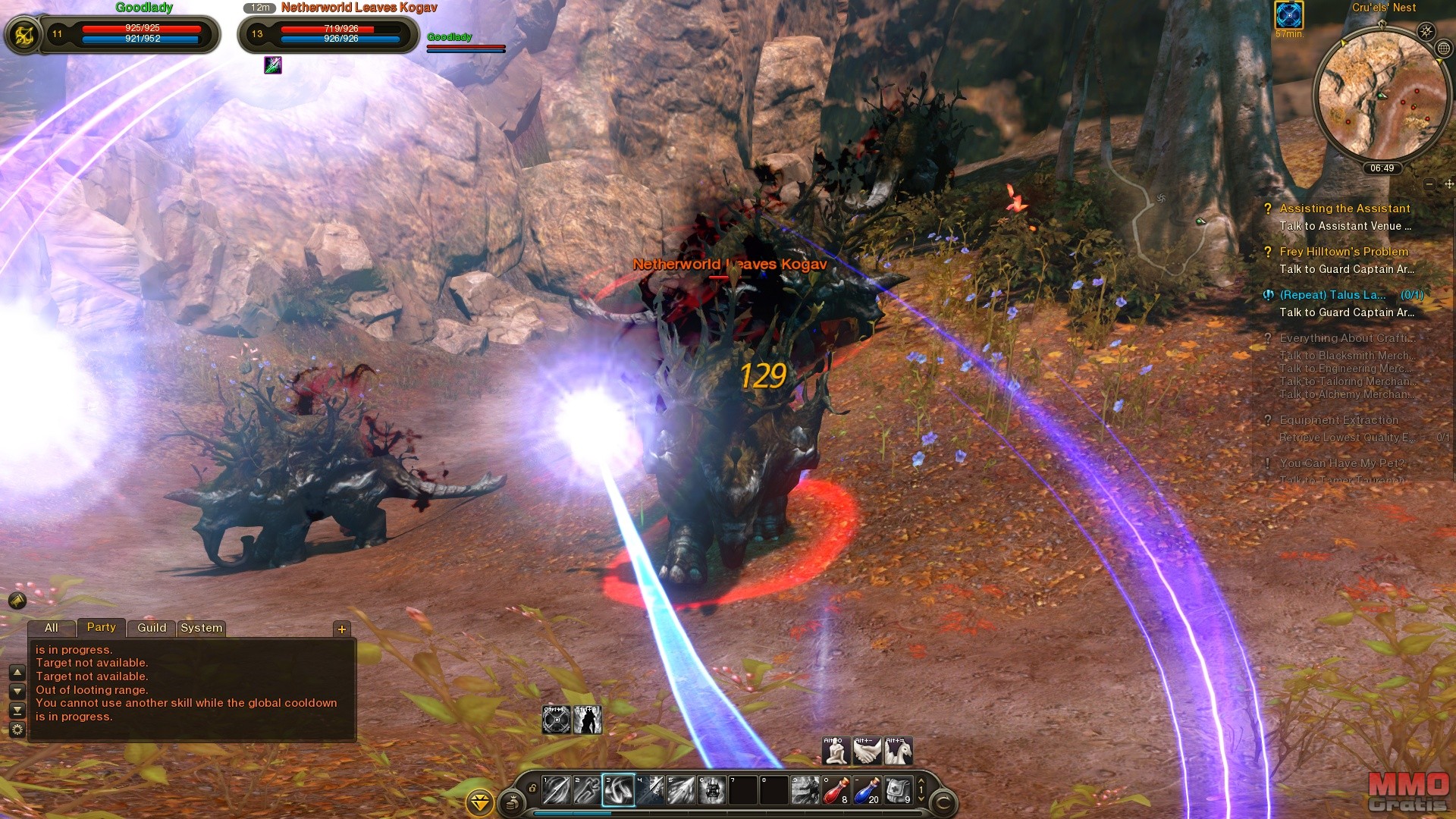Open chat settings gear icon
This screenshot has height=819, width=1456.
coord(17,730)
